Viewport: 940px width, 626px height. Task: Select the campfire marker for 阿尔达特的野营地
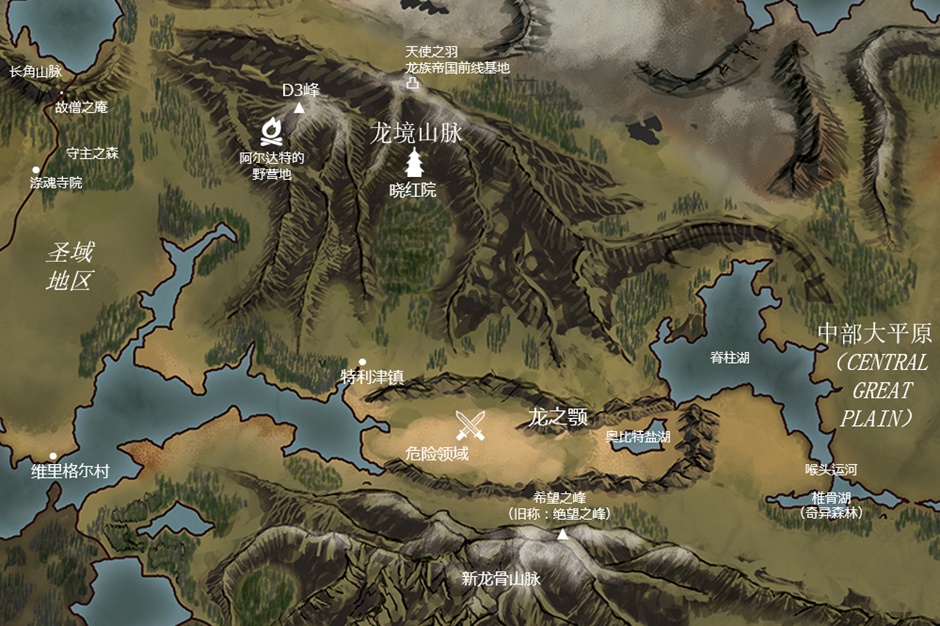click(270, 131)
